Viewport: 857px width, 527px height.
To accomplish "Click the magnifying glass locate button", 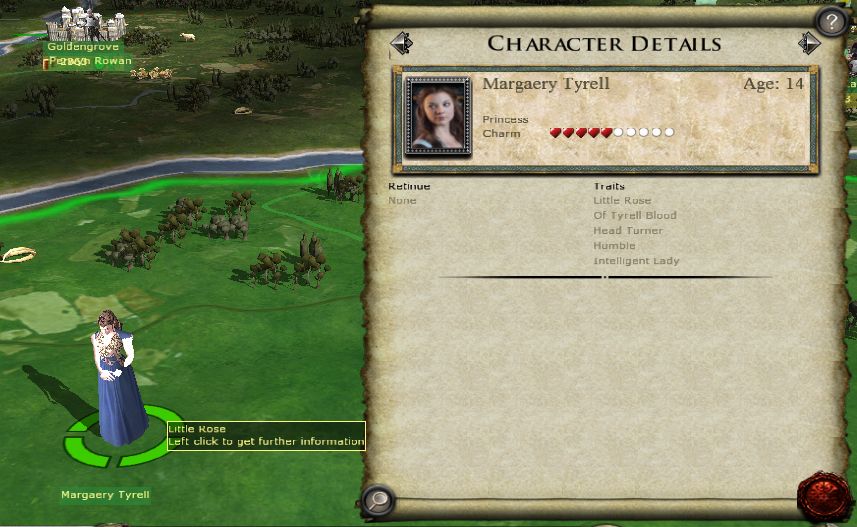I will click(378, 498).
